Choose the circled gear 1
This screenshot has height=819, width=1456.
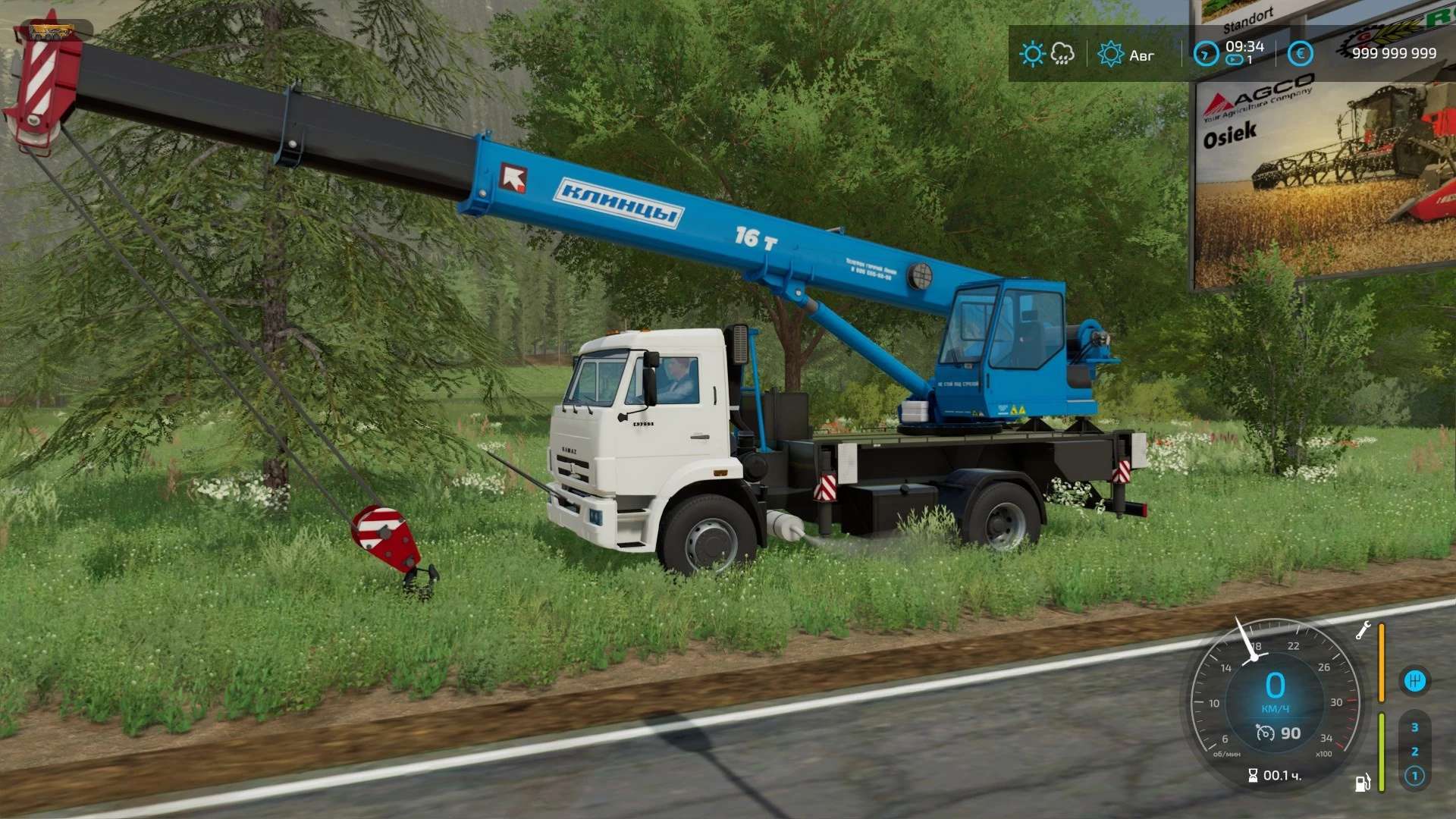point(1414,776)
